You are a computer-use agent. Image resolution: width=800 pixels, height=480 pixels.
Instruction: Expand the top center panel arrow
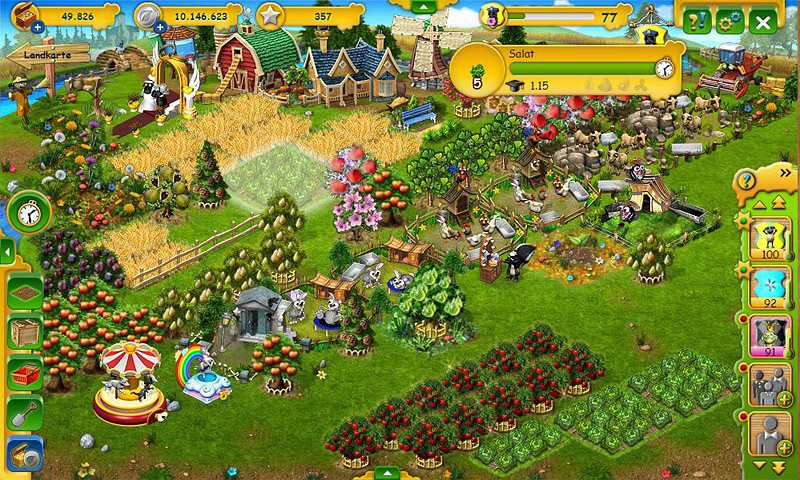(x=423, y=6)
